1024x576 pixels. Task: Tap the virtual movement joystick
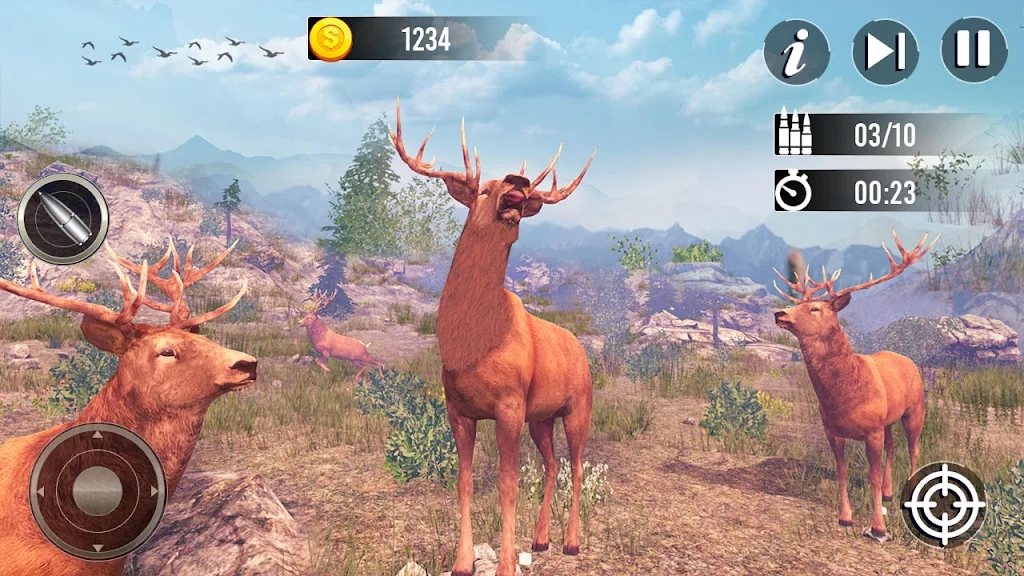point(97,490)
